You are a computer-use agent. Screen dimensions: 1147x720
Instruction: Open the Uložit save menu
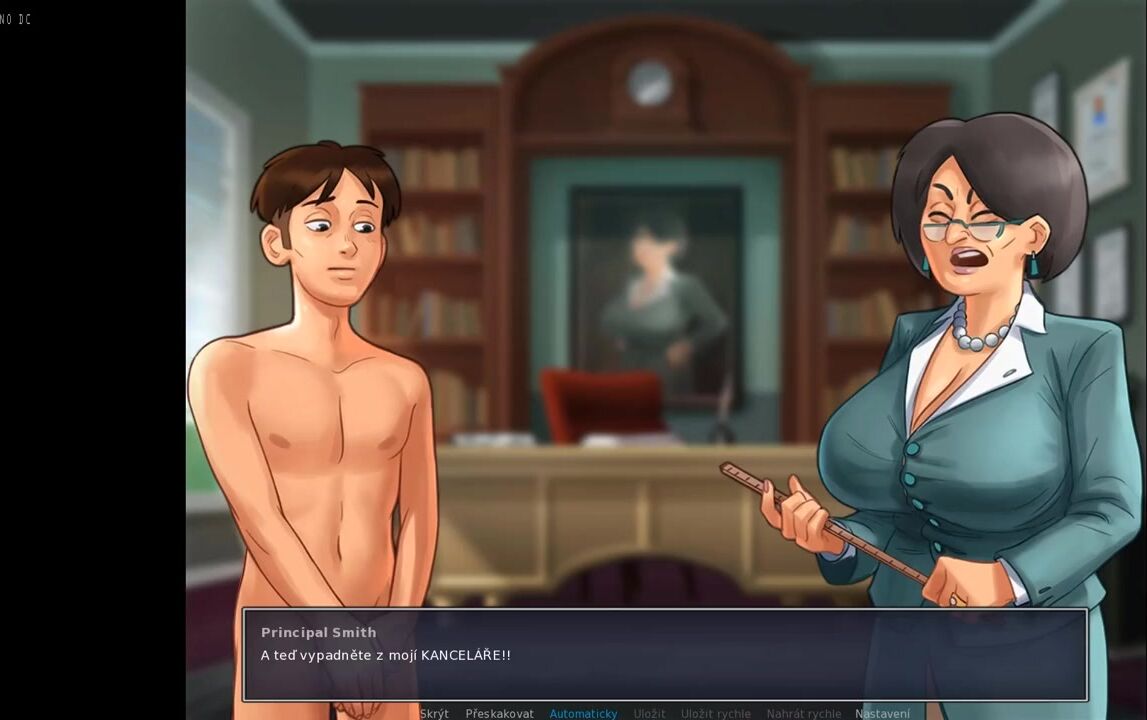click(649, 713)
